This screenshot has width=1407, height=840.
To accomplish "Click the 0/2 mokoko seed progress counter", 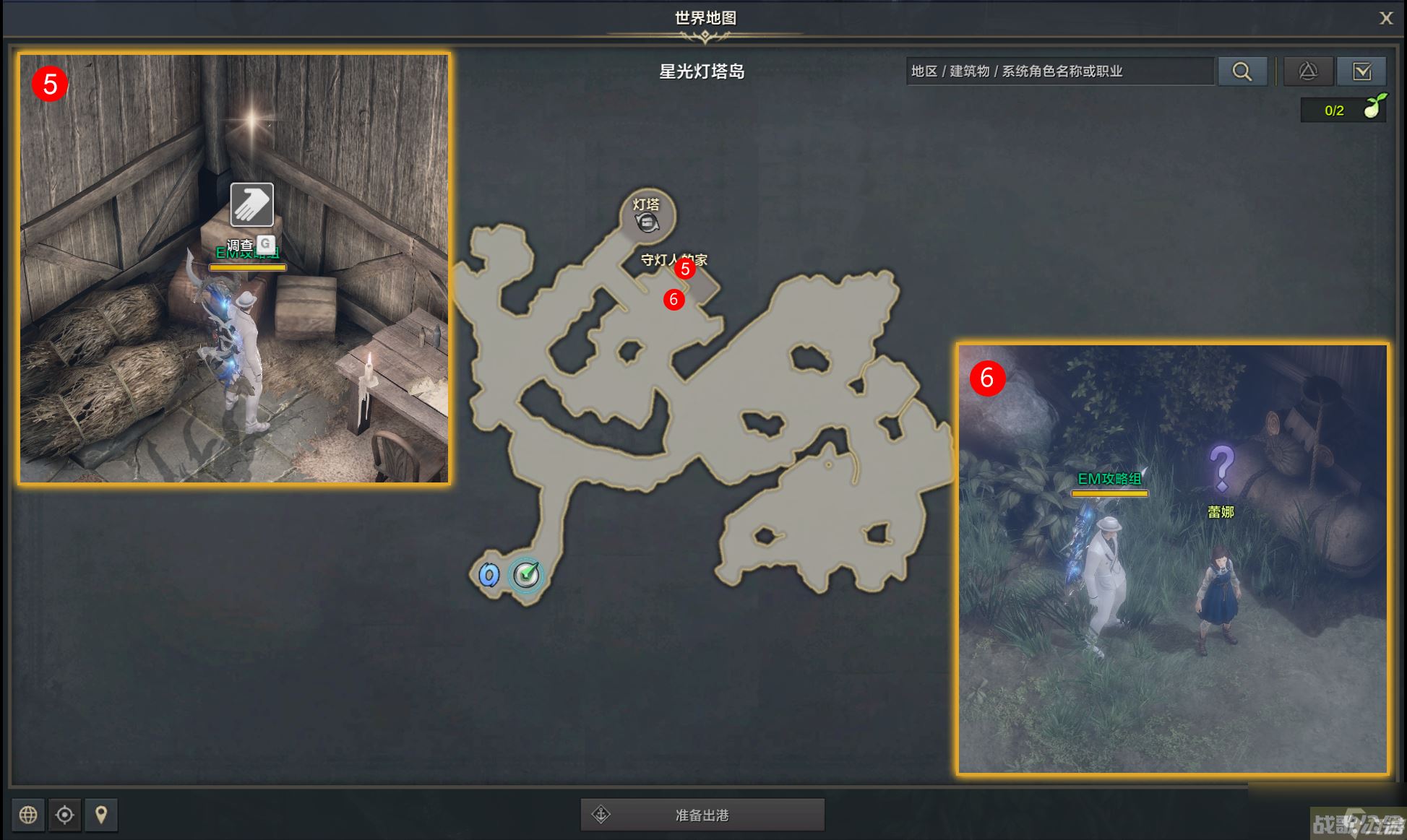I will 1333,110.
